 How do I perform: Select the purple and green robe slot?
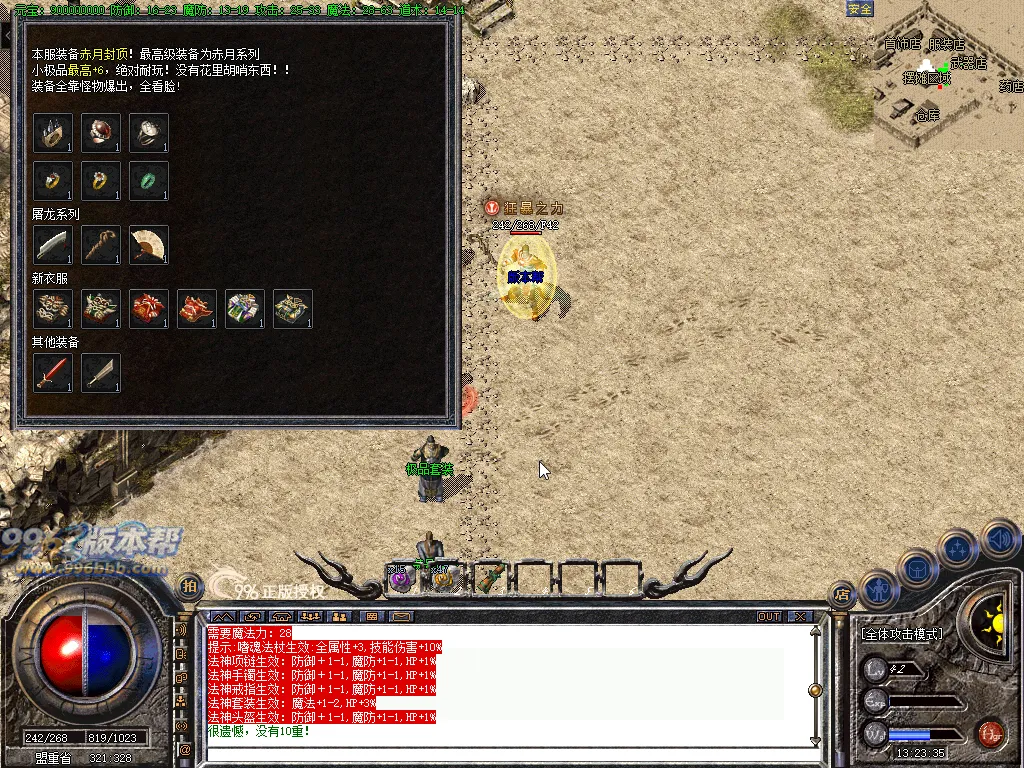click(x=245, y=309)
